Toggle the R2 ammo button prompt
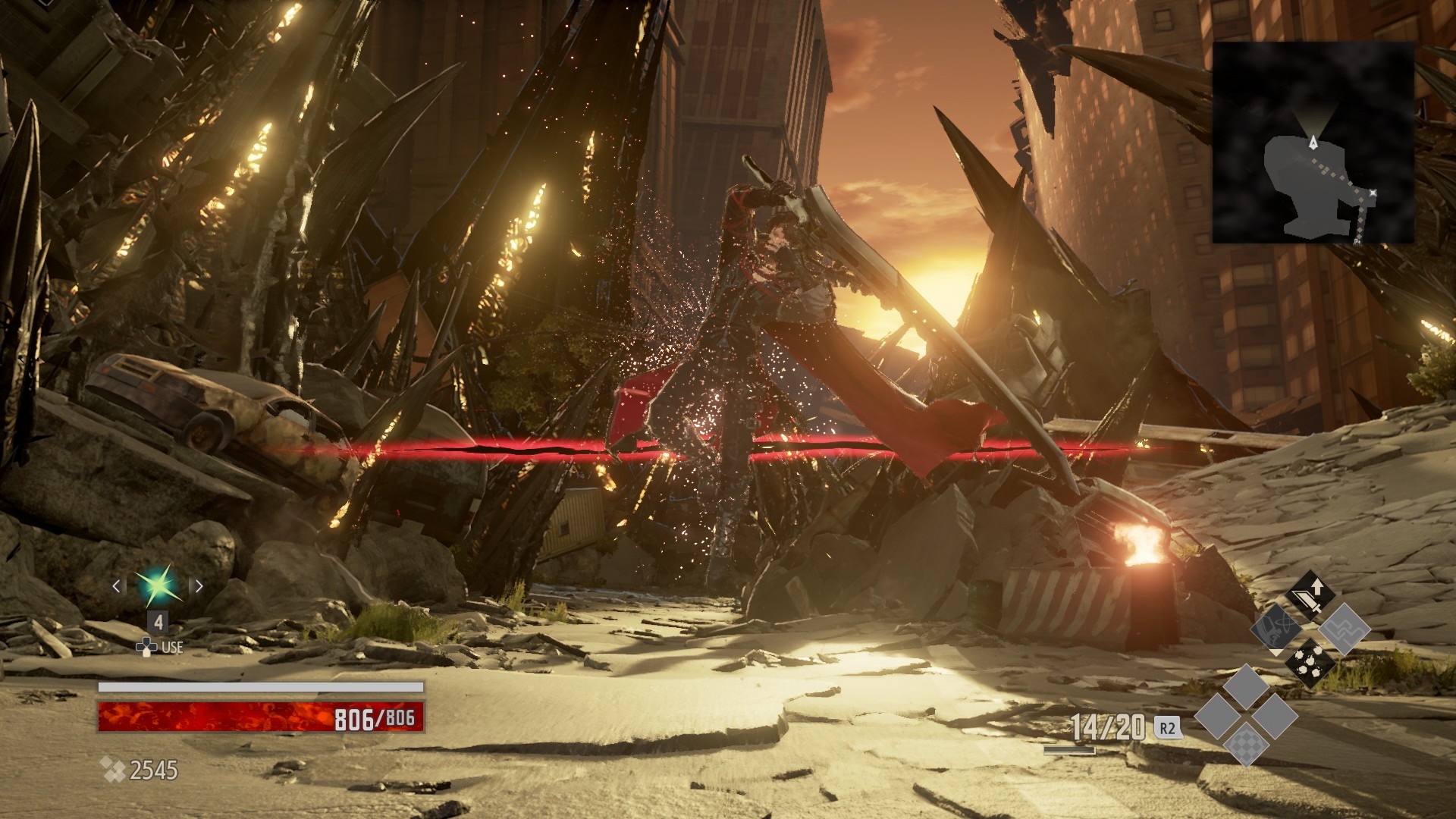This screenshot has width=1456, height=819. point(1169,726)
